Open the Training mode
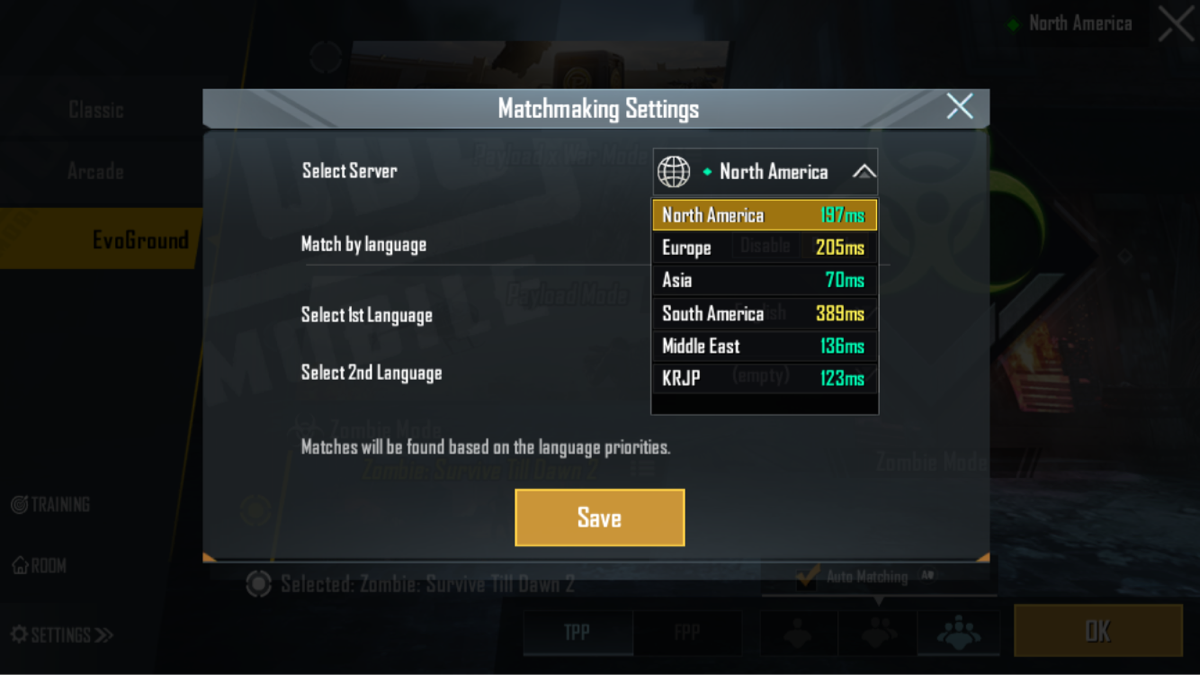This screenshot has width=1200, height=675. pos(50,504)
